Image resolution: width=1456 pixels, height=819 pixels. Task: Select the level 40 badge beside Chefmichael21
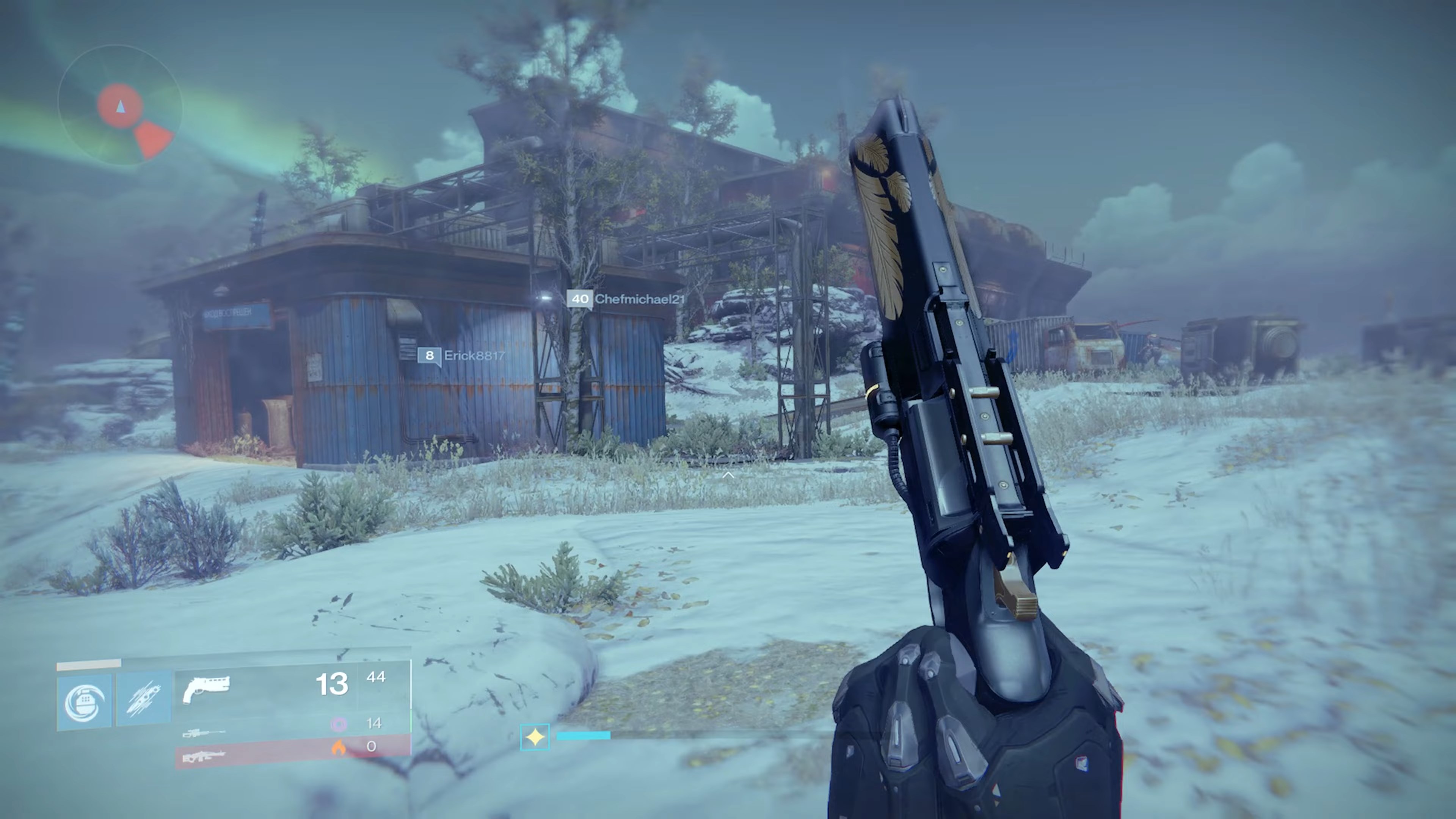click(581, 300)
